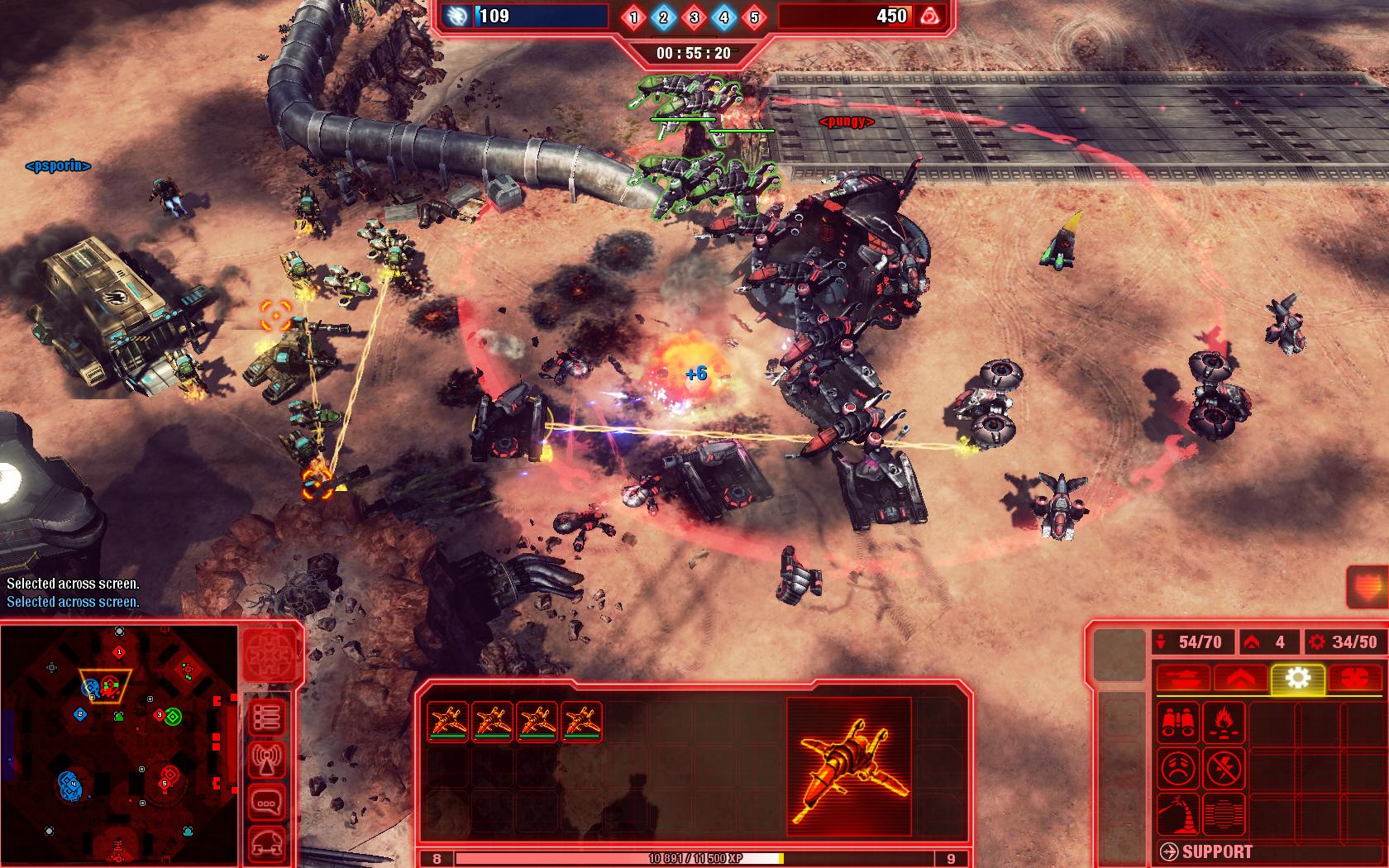Switch to the rightmost build tab
Viewport: 1389px width, 868px height.
[x=1354, y=679]
